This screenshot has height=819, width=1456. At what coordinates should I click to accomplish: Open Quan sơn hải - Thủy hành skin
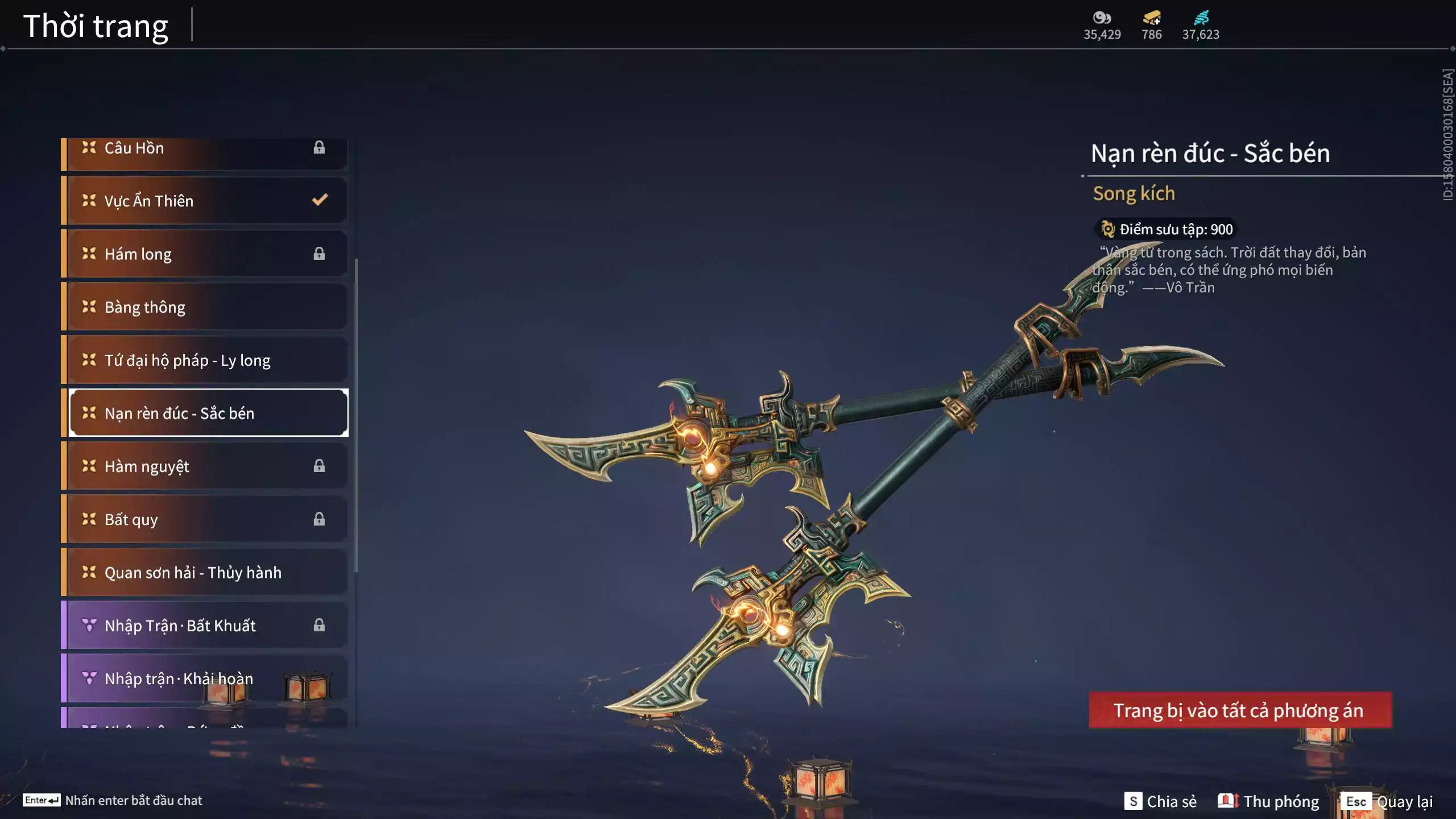pyautogui.click(x=205, y=572)
